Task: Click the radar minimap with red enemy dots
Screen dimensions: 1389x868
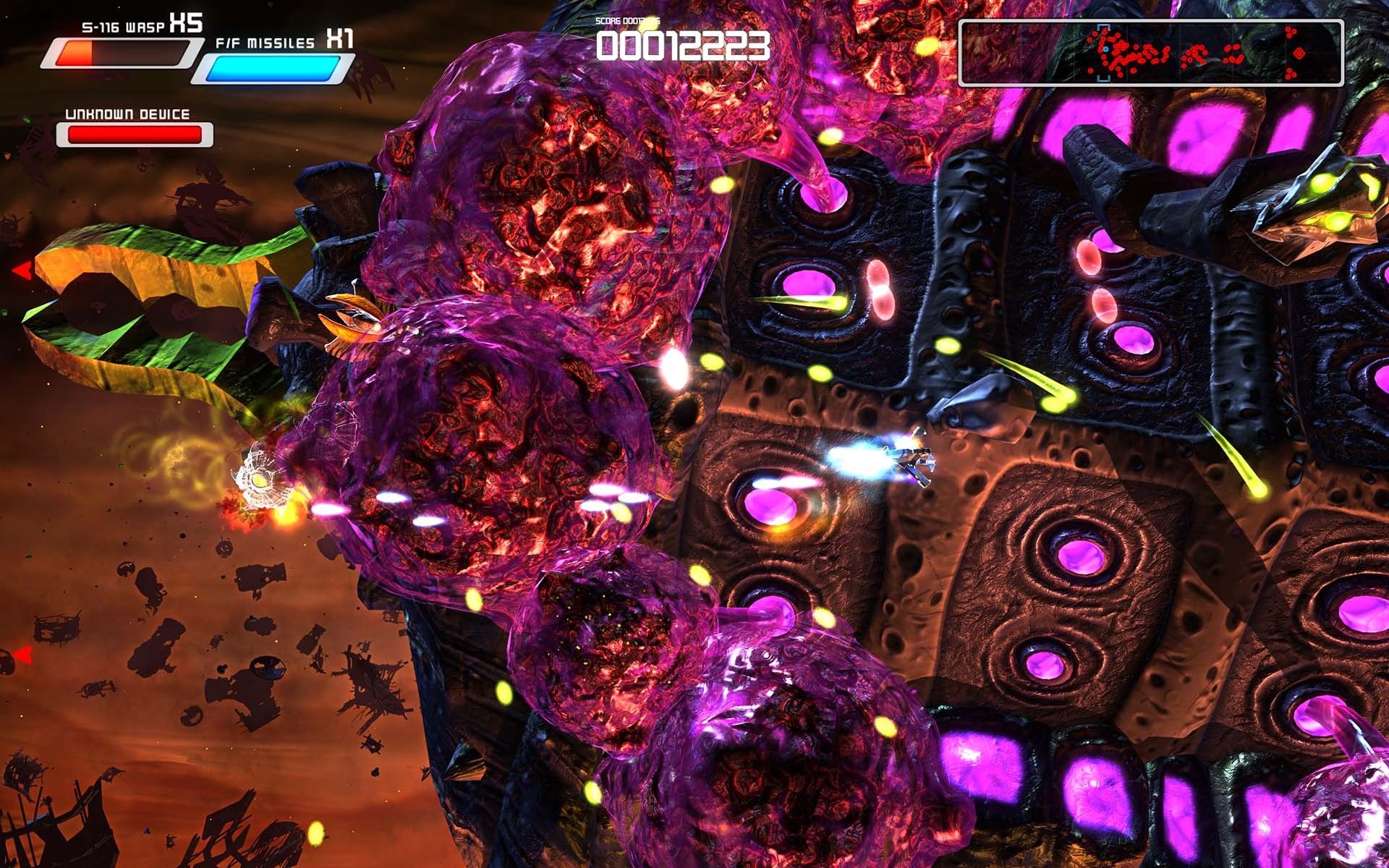Action: coord(1150,54)
